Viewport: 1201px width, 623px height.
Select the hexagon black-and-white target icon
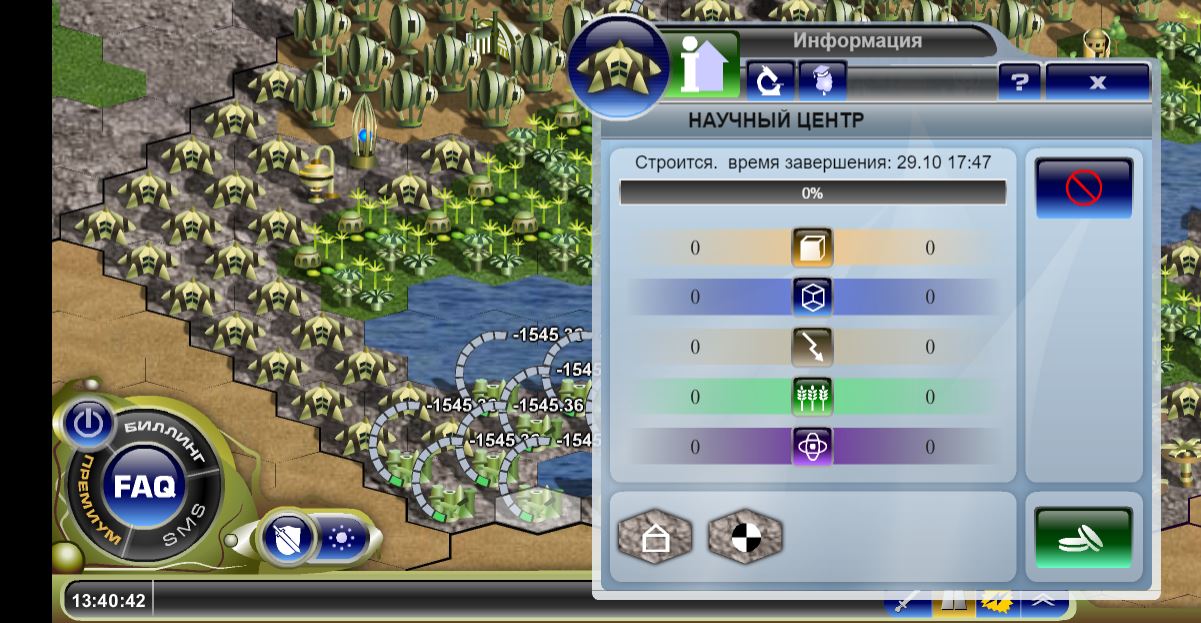(745, 538)
